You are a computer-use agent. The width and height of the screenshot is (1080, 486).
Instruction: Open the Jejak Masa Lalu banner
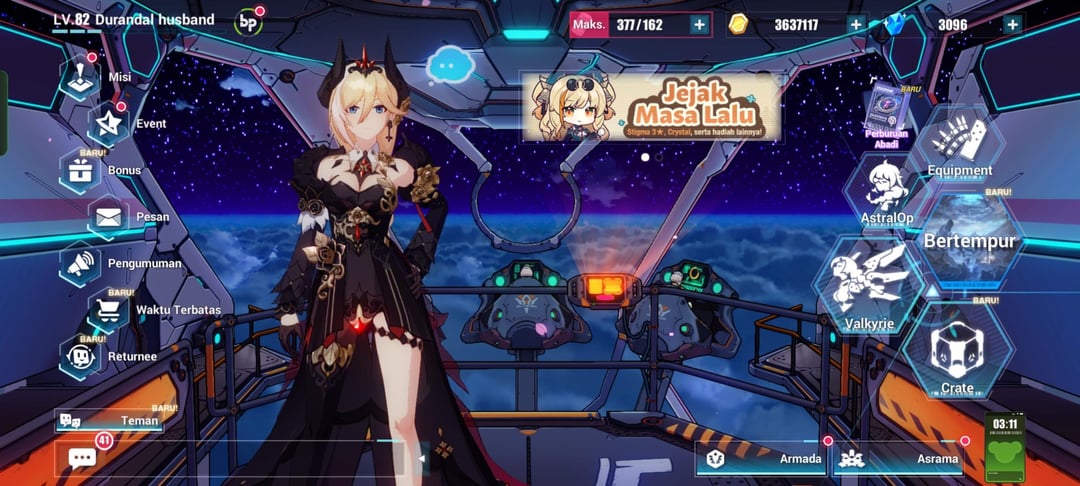[650, 106]
